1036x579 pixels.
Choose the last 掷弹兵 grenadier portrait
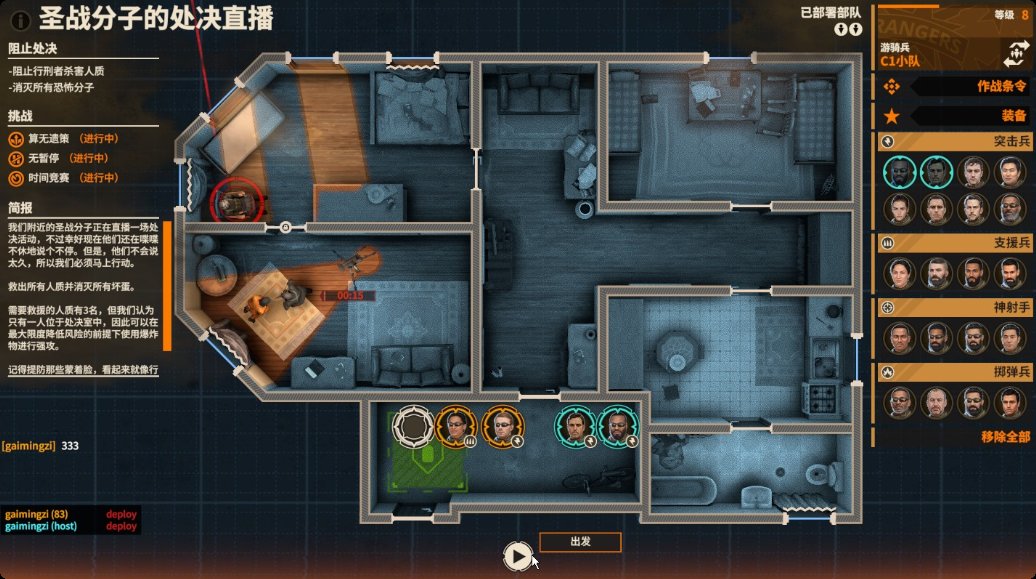pos(1010,402)
